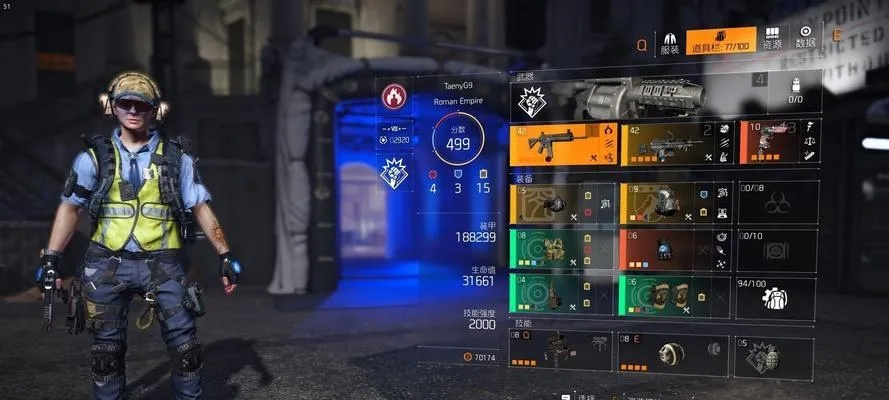Image resolution: width=889 pixels, height=400 pixels.
Task: Open the biohazard 00/08 resource slot
Action: coord(777,202)
